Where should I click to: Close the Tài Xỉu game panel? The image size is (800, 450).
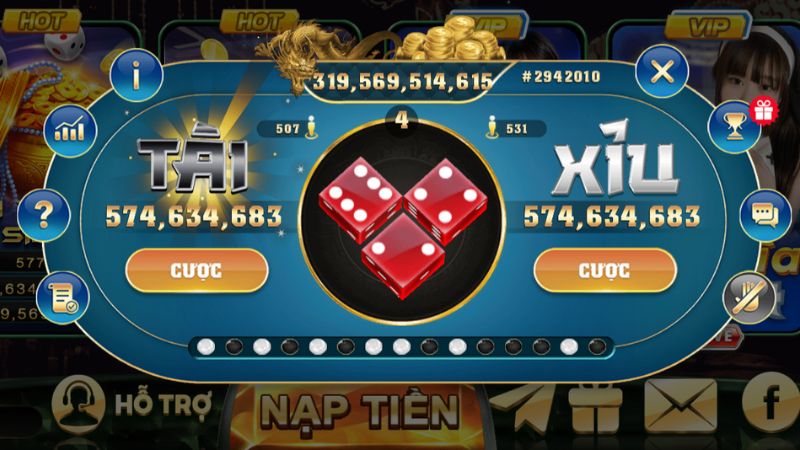(x=660, y=72)
